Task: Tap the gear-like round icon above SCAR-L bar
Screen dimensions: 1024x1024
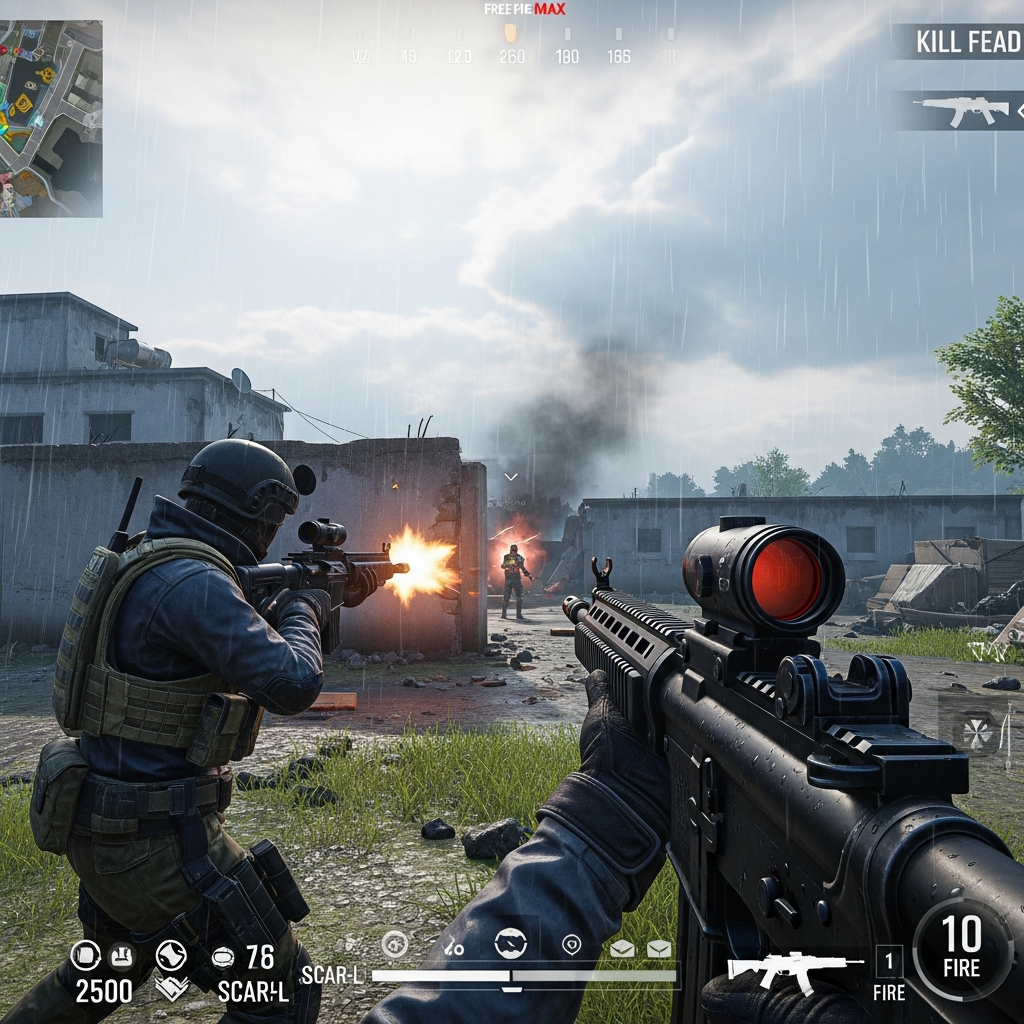Action: [x=395, y=943]
